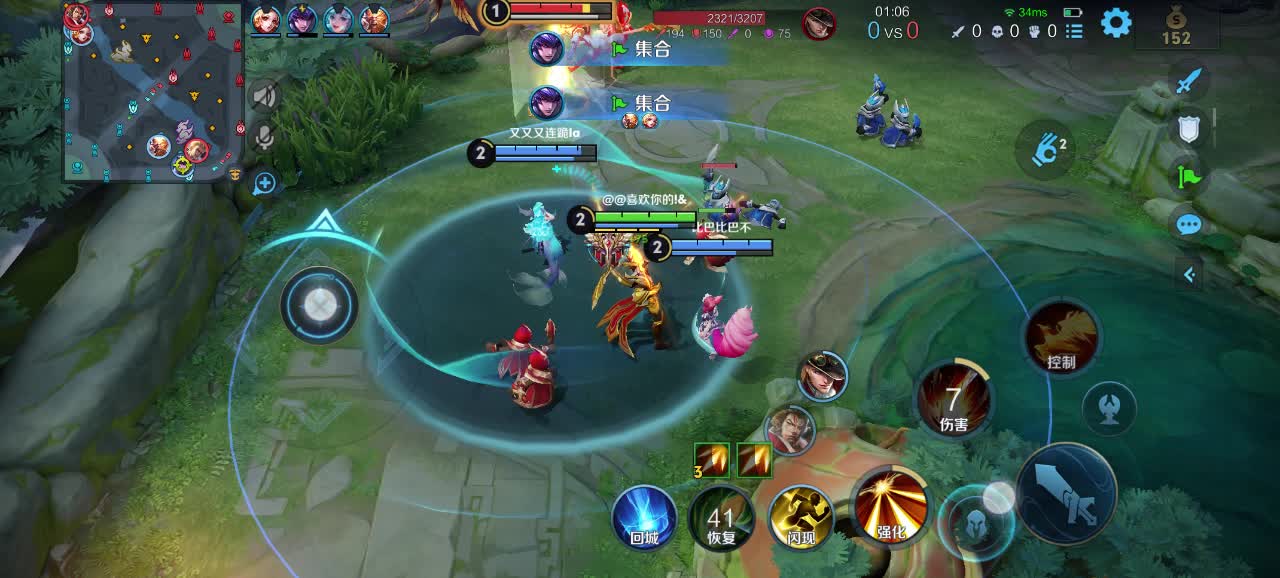Viewport: 1280px width, 578px height.
Task: Open the settings gear menu
Action: click(1116, 22)
